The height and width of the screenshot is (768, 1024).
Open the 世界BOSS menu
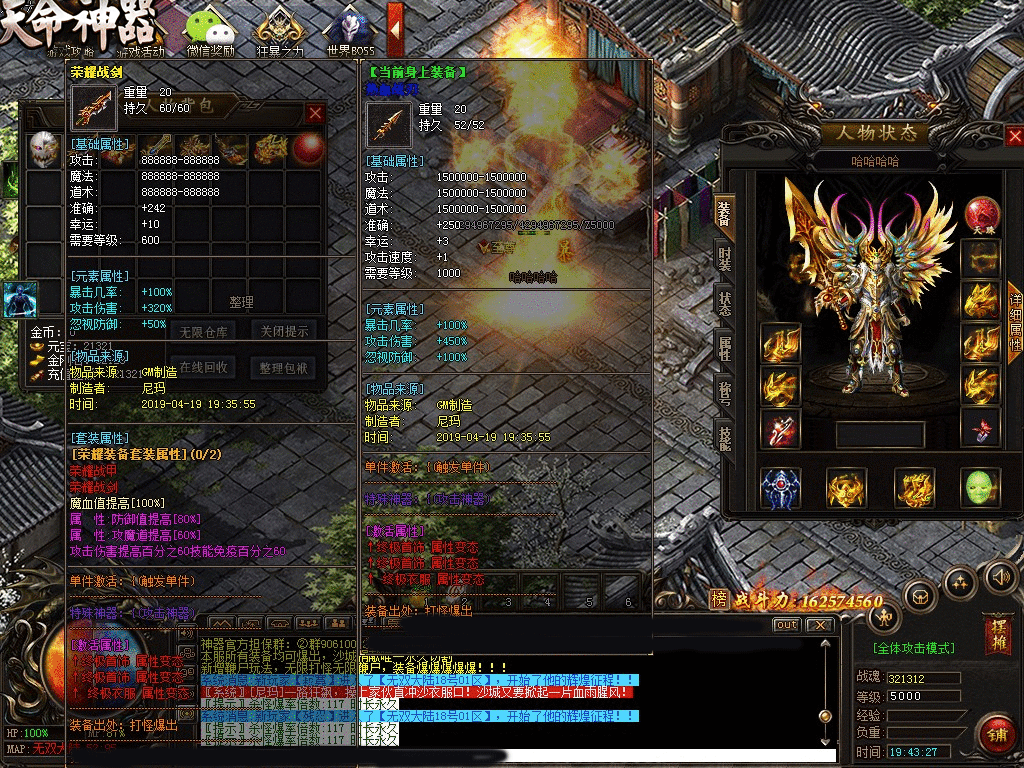tap(351, 30)
